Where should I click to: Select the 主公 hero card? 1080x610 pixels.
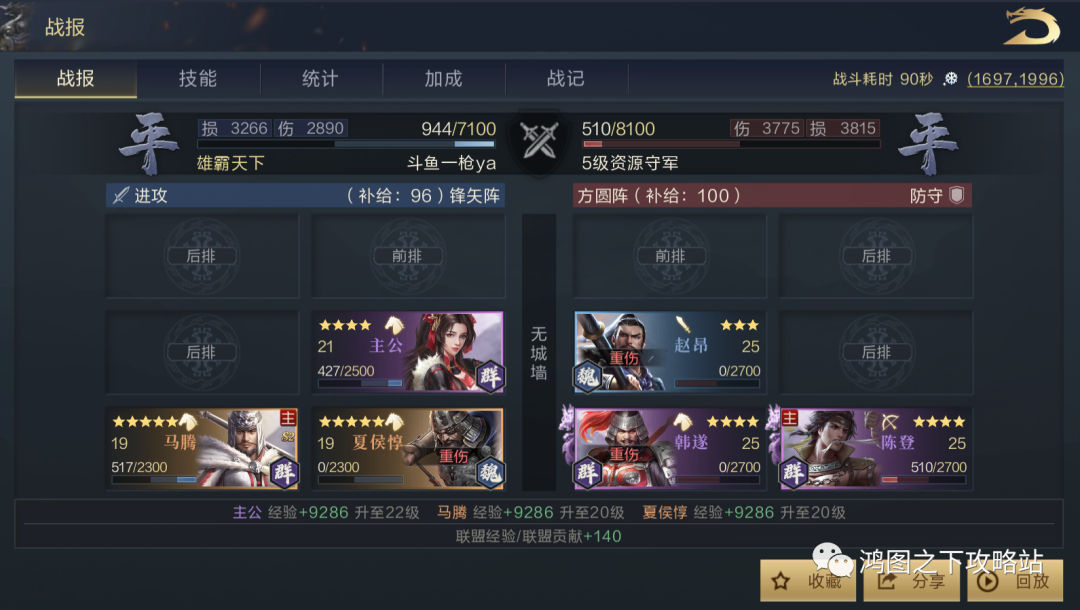click(407, 352)
